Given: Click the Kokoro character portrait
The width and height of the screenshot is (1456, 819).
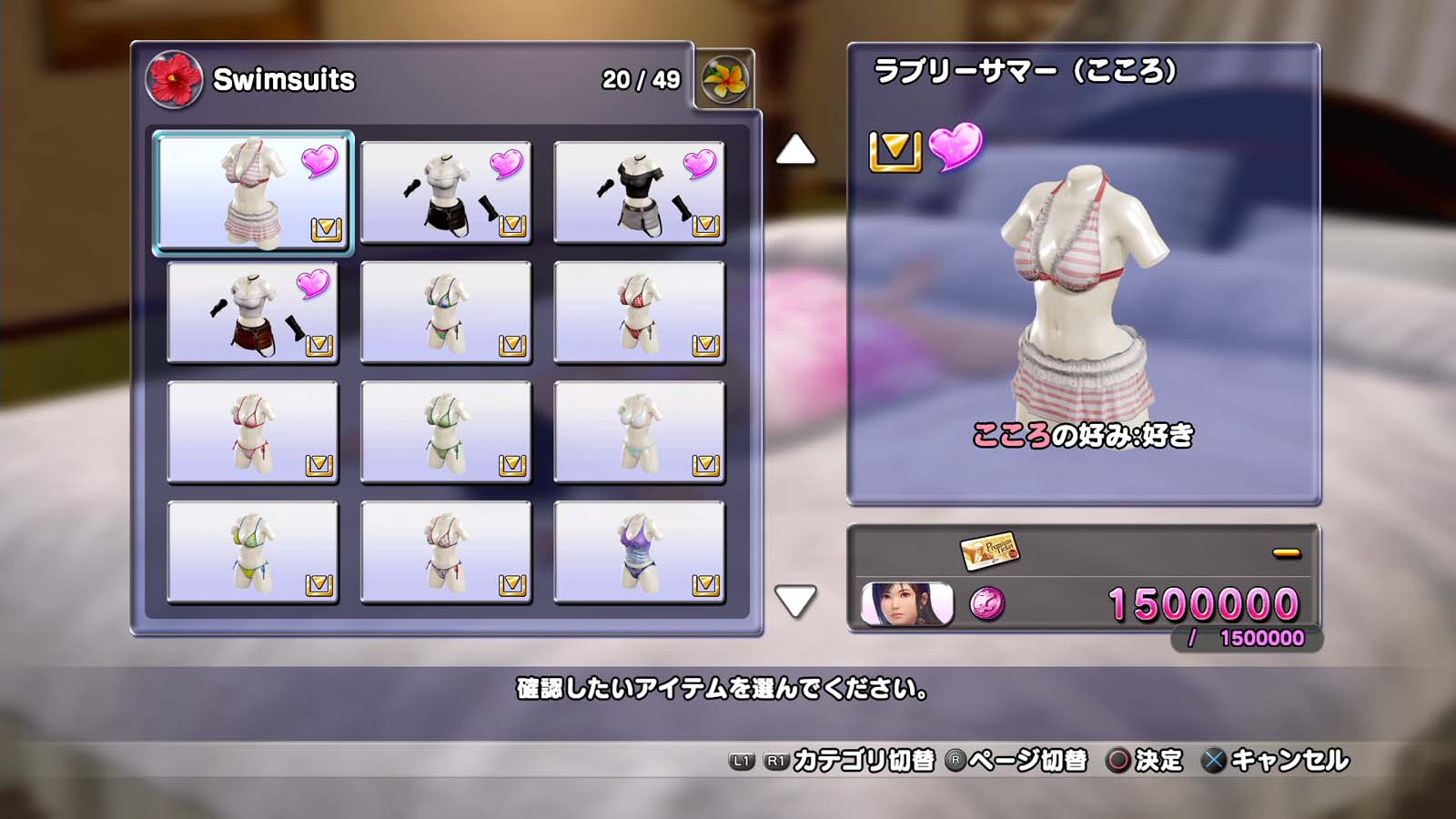Looking at the screenshot, I should pyautogui.click(x=906, y=604).
